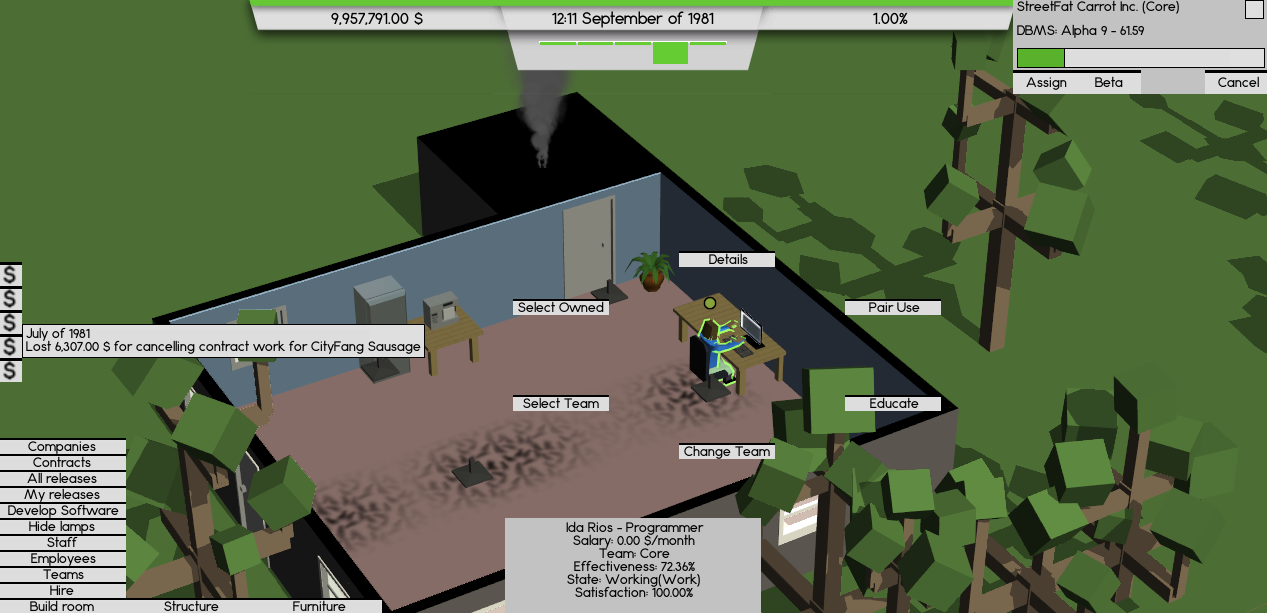
Task: View the Employees list
Action: [62, 559]
